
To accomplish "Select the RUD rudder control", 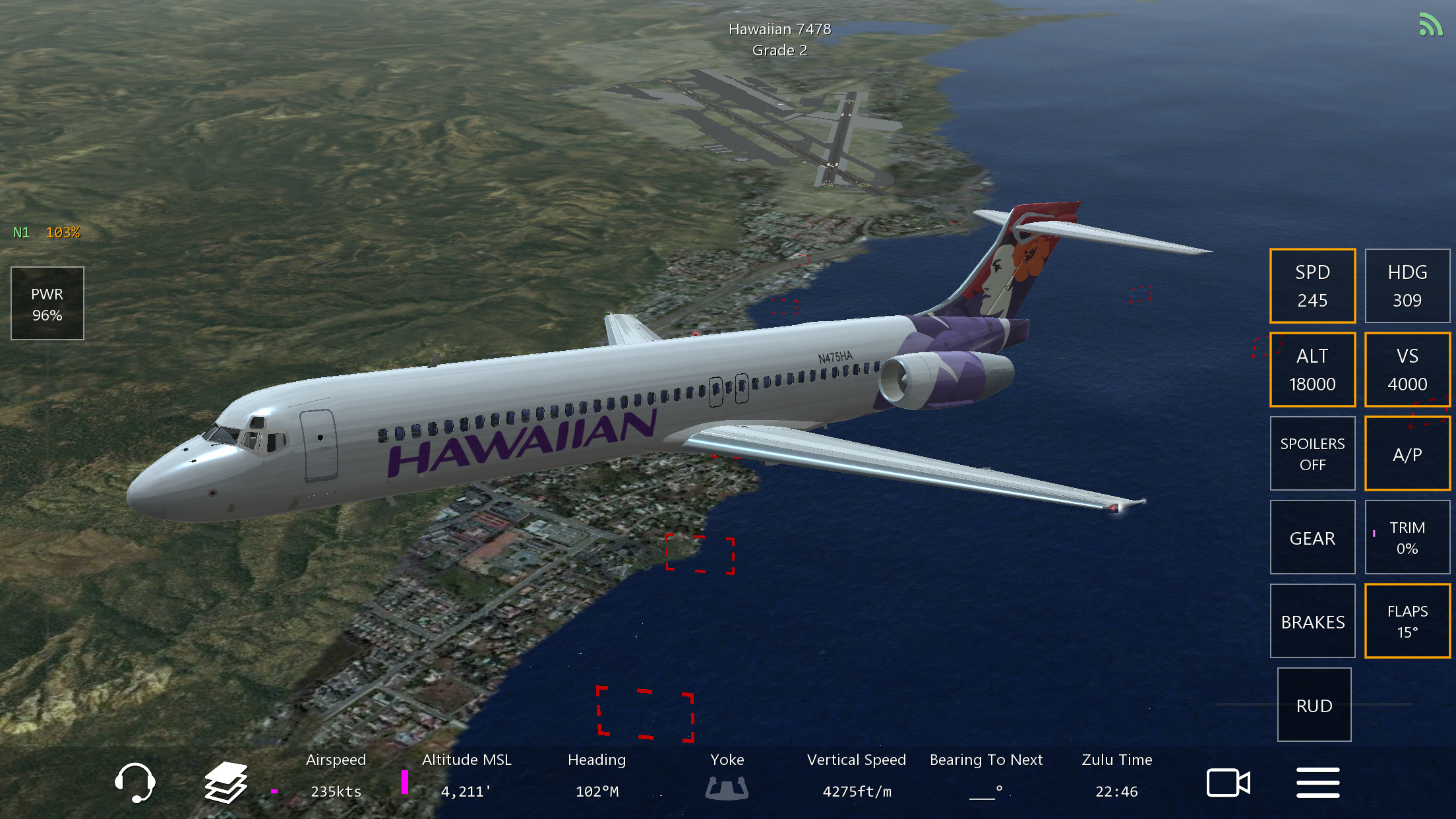I will point(1314,705).
